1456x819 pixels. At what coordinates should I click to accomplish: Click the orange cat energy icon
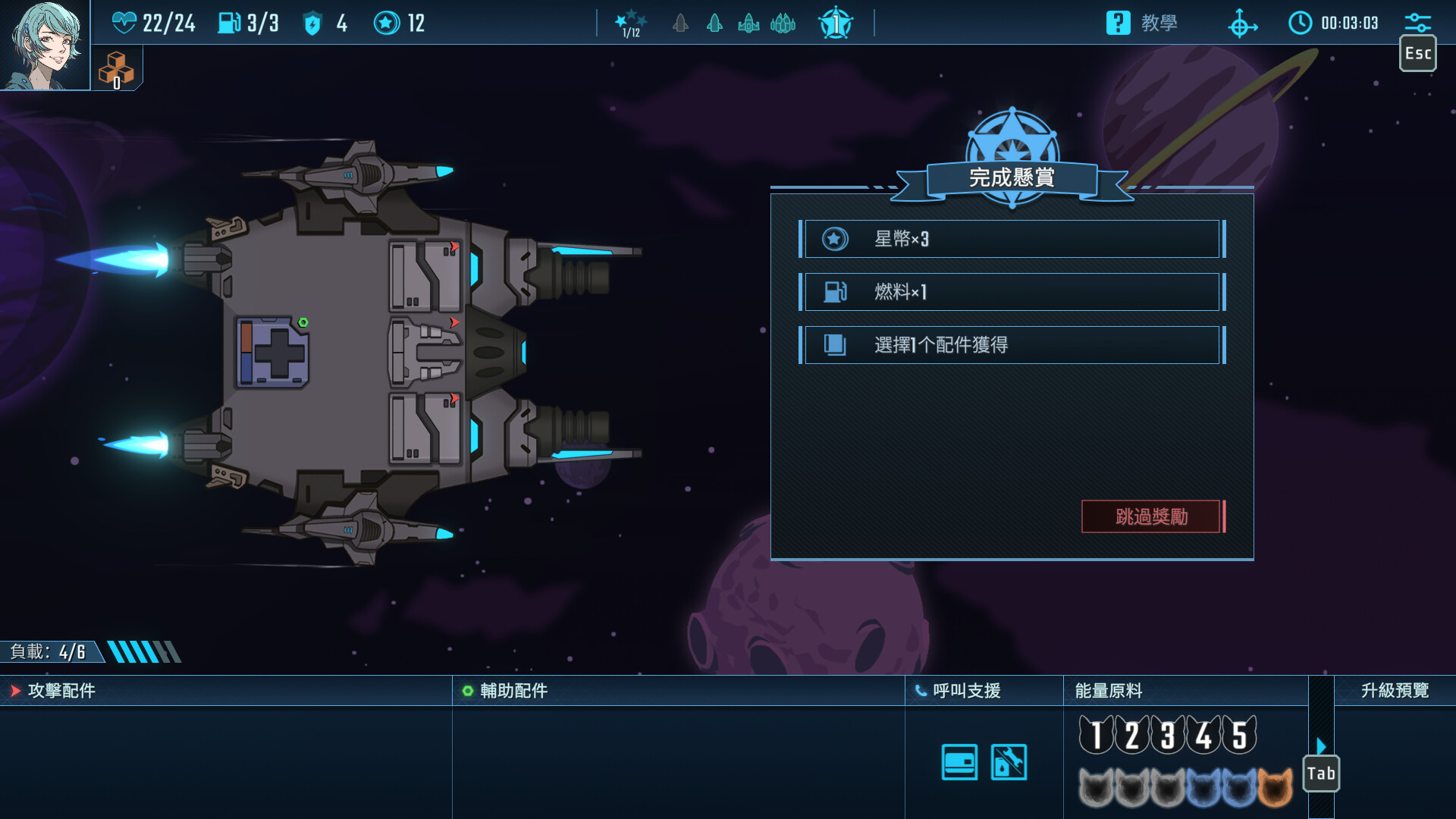(1275, 787)
